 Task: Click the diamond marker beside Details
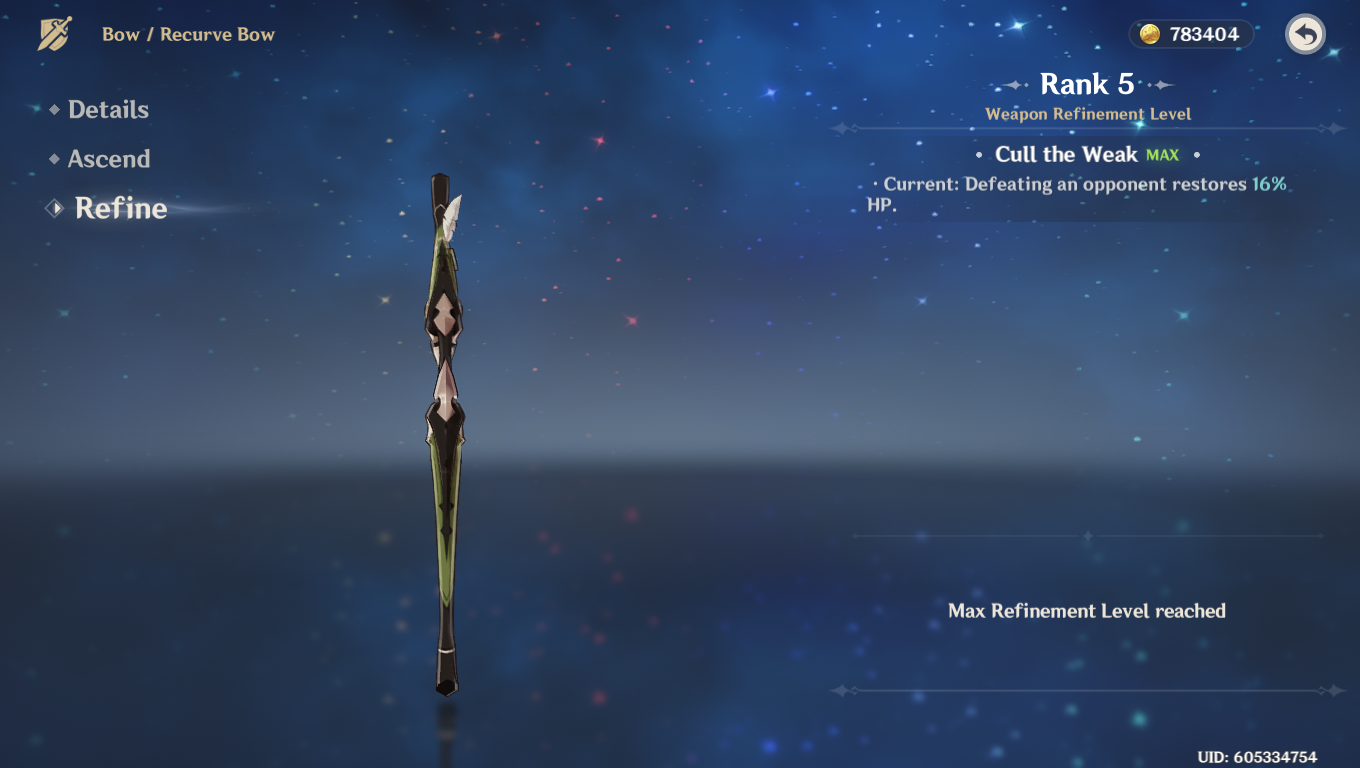click(56, 110)
